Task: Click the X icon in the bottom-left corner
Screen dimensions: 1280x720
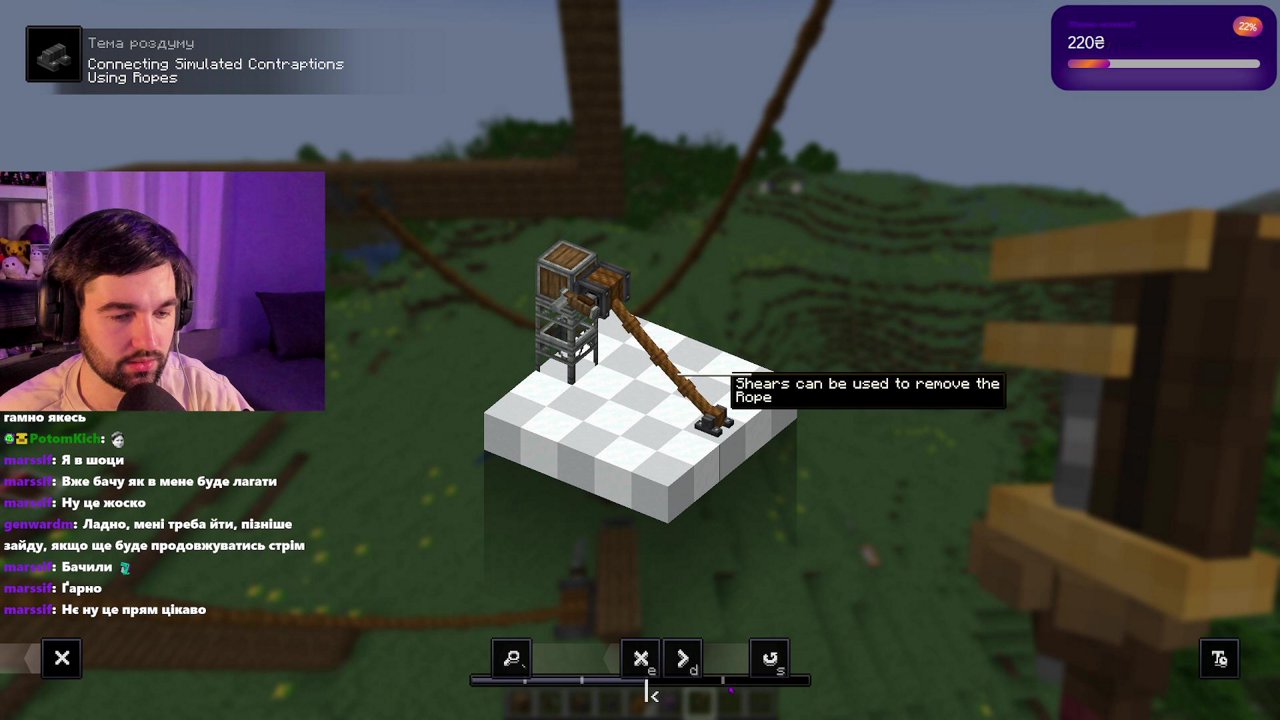Action: tap(61, 658)
